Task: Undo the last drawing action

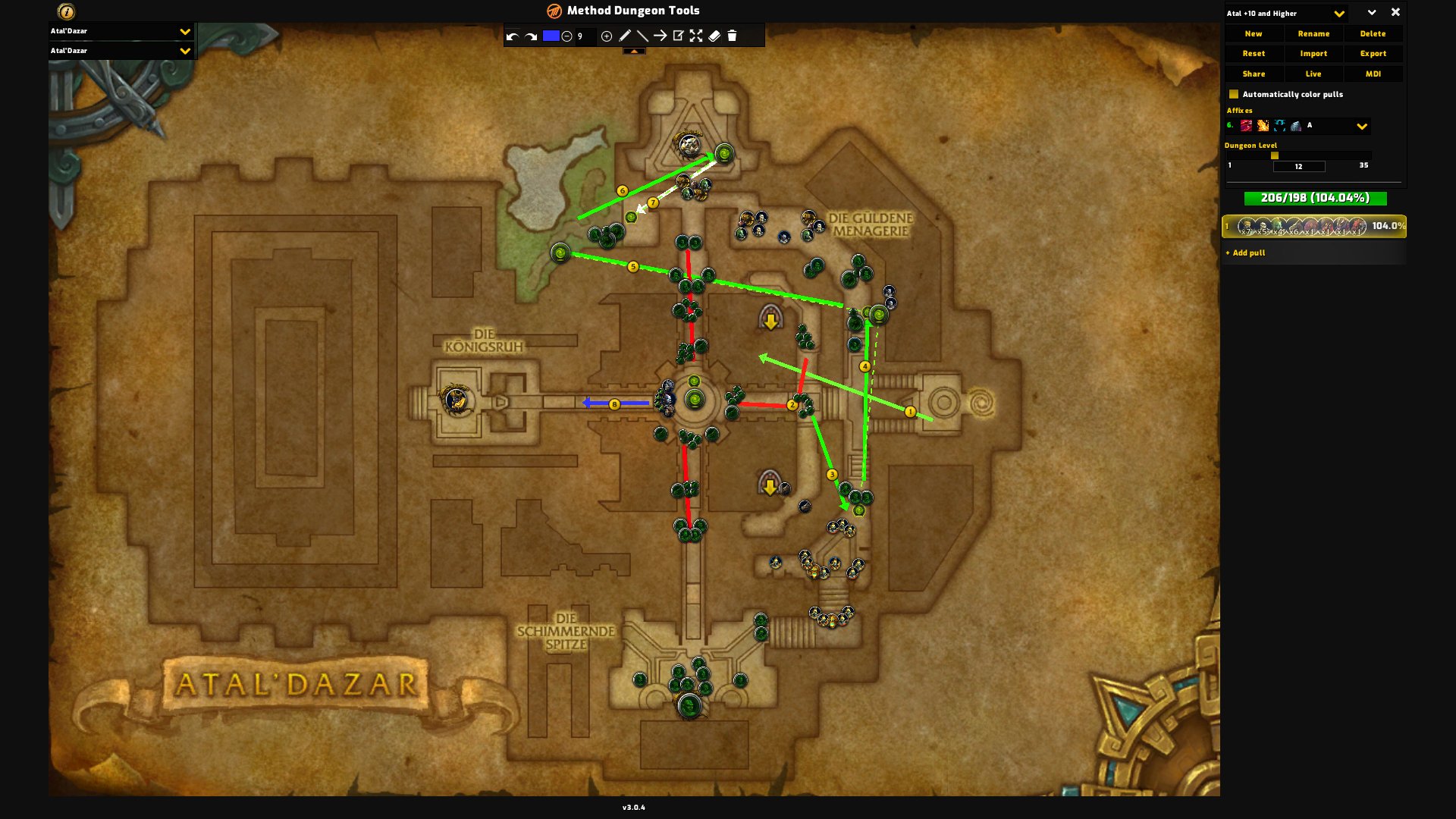Action: point(513,36)
